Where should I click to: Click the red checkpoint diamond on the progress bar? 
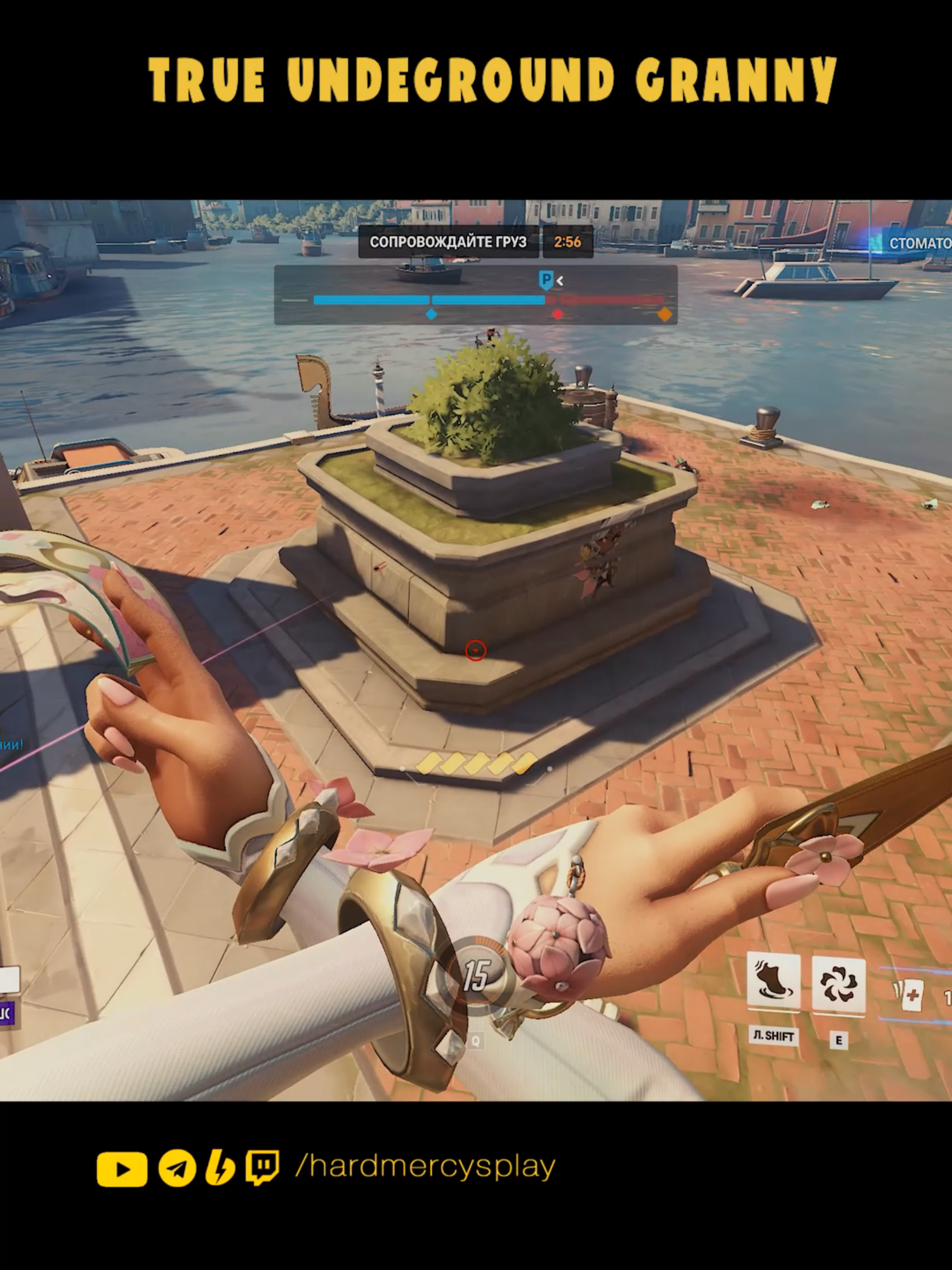557,314
